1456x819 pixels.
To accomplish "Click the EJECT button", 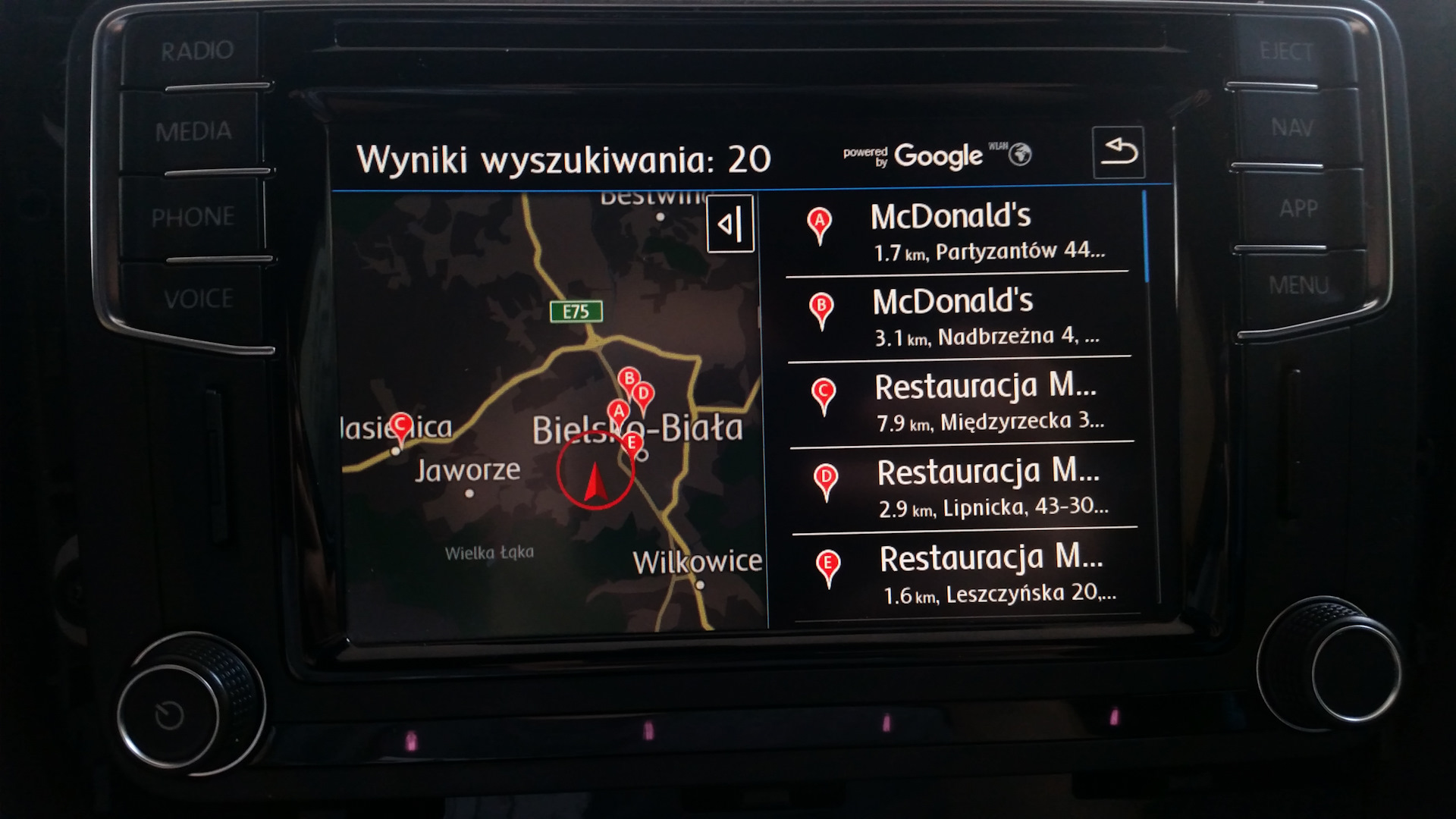I will click(x=1285, y=51).
